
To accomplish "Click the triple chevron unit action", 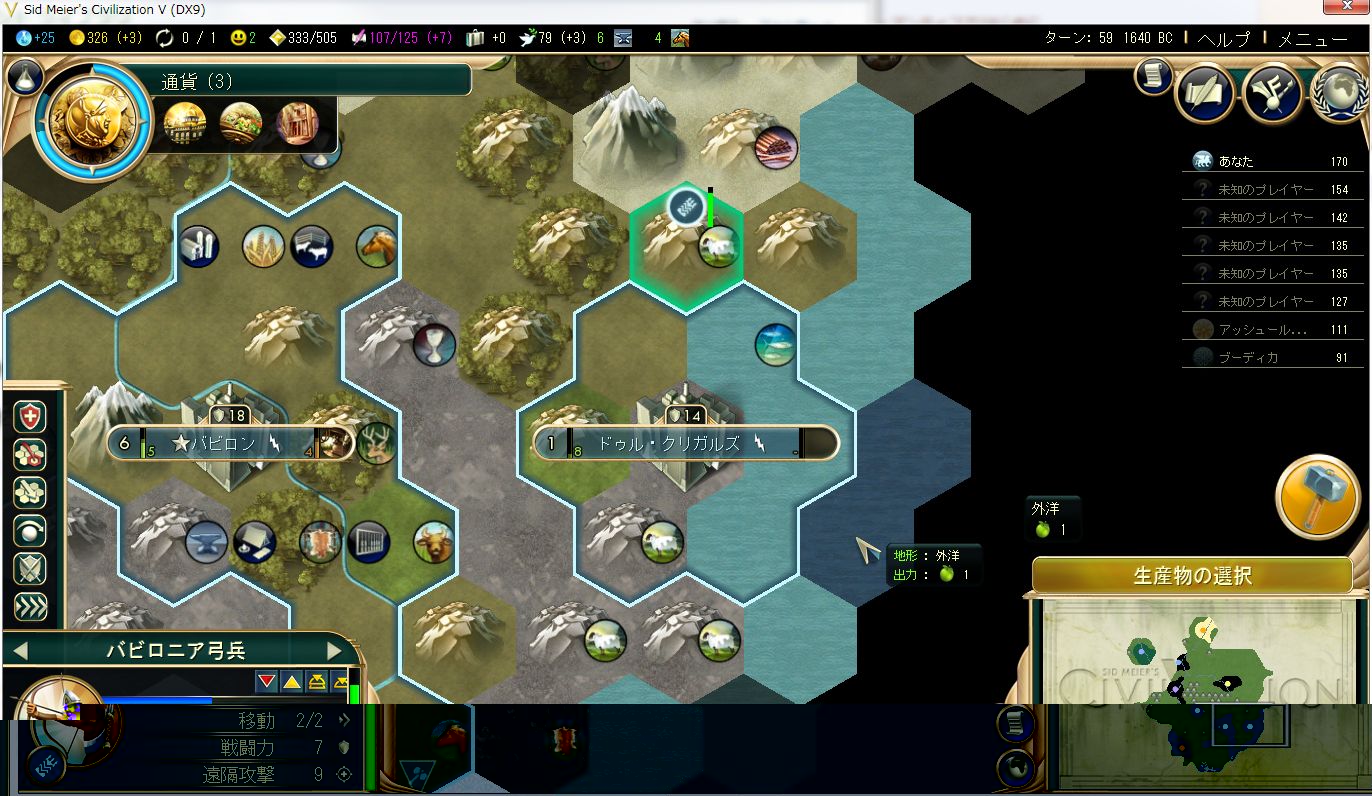I will pyautogui.click(x=30, y=606).
